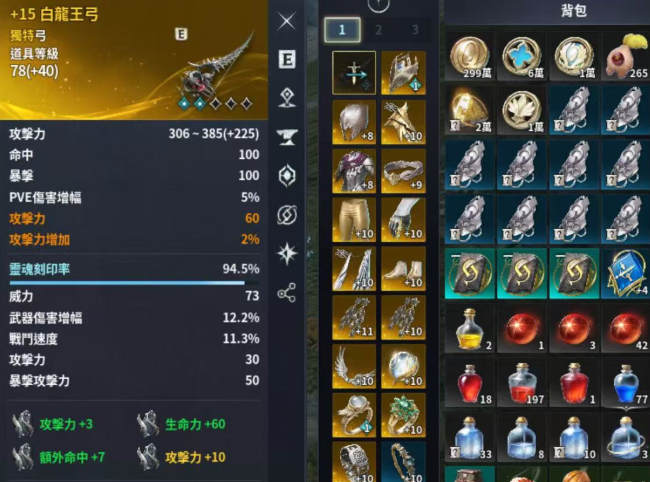Screen dimensions: 650x482
Task: Switch to equipment preset tab 2
Action: [x=379, y=30]
